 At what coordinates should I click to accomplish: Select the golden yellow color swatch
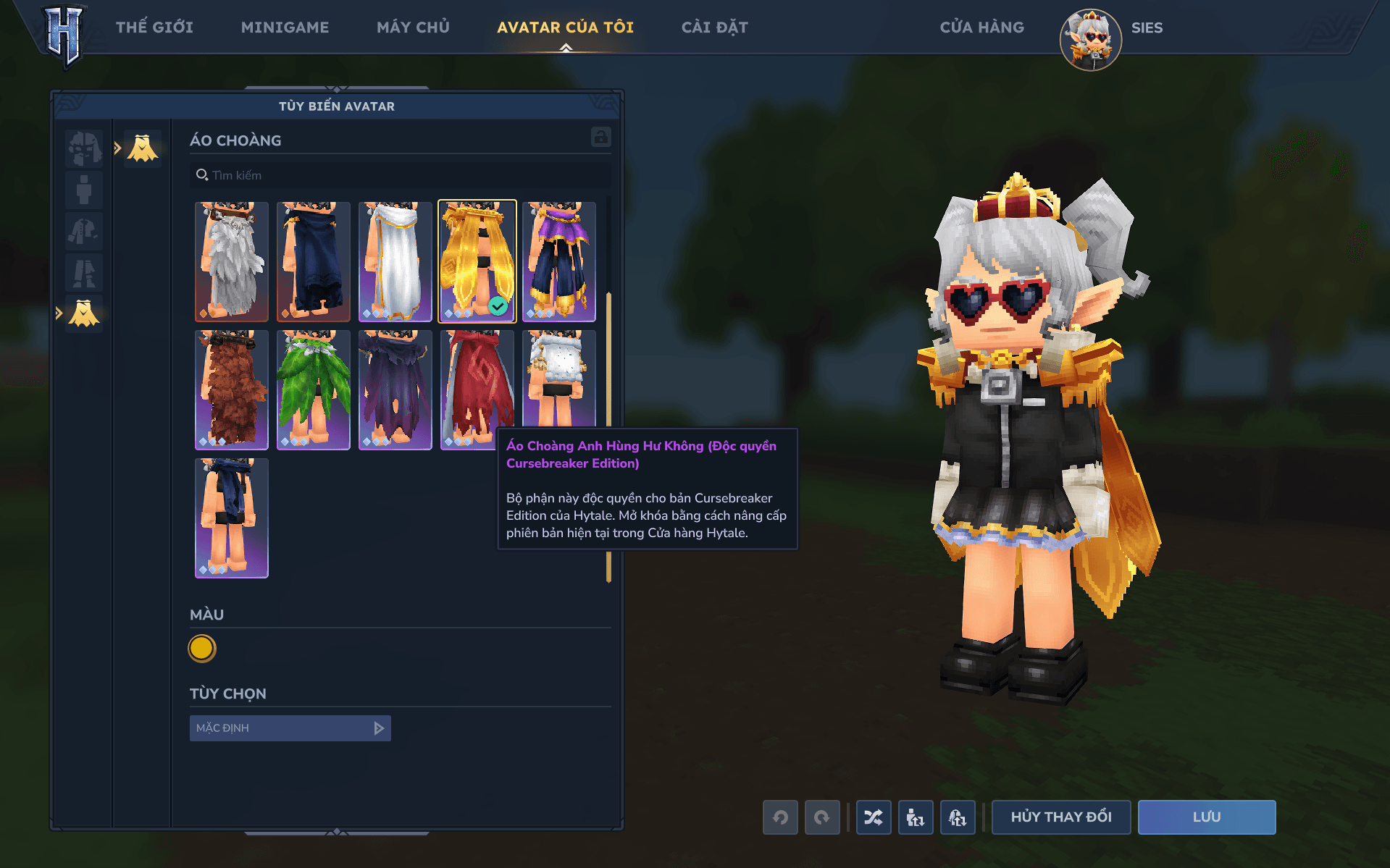click(202, 649)
